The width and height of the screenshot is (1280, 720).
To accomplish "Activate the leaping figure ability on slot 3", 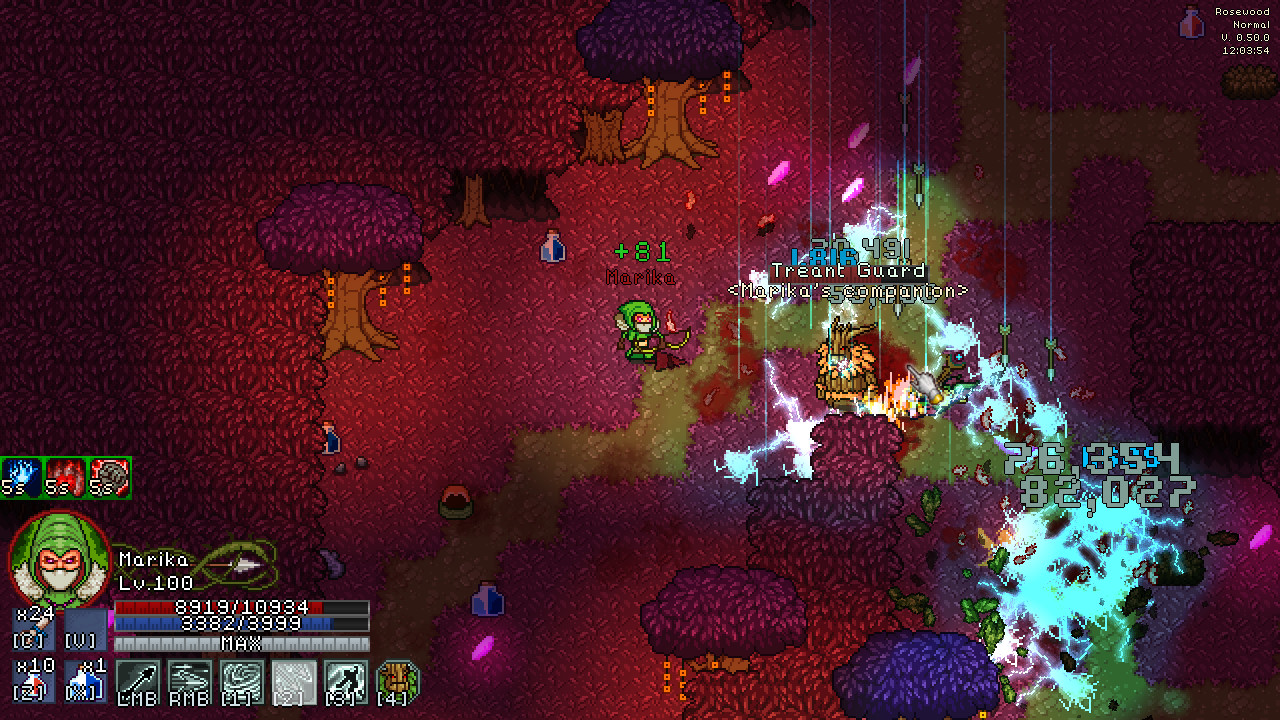I will coord(346,681).
